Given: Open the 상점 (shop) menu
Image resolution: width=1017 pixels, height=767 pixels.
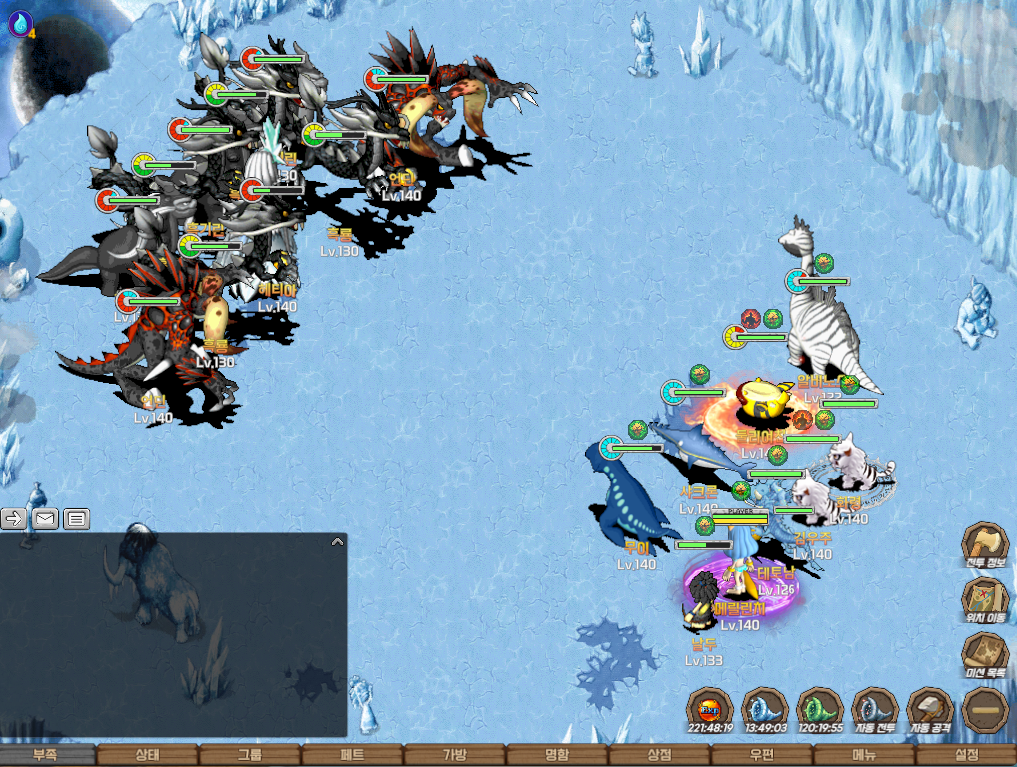Looking at the screenshot, I should coord(659,755).
